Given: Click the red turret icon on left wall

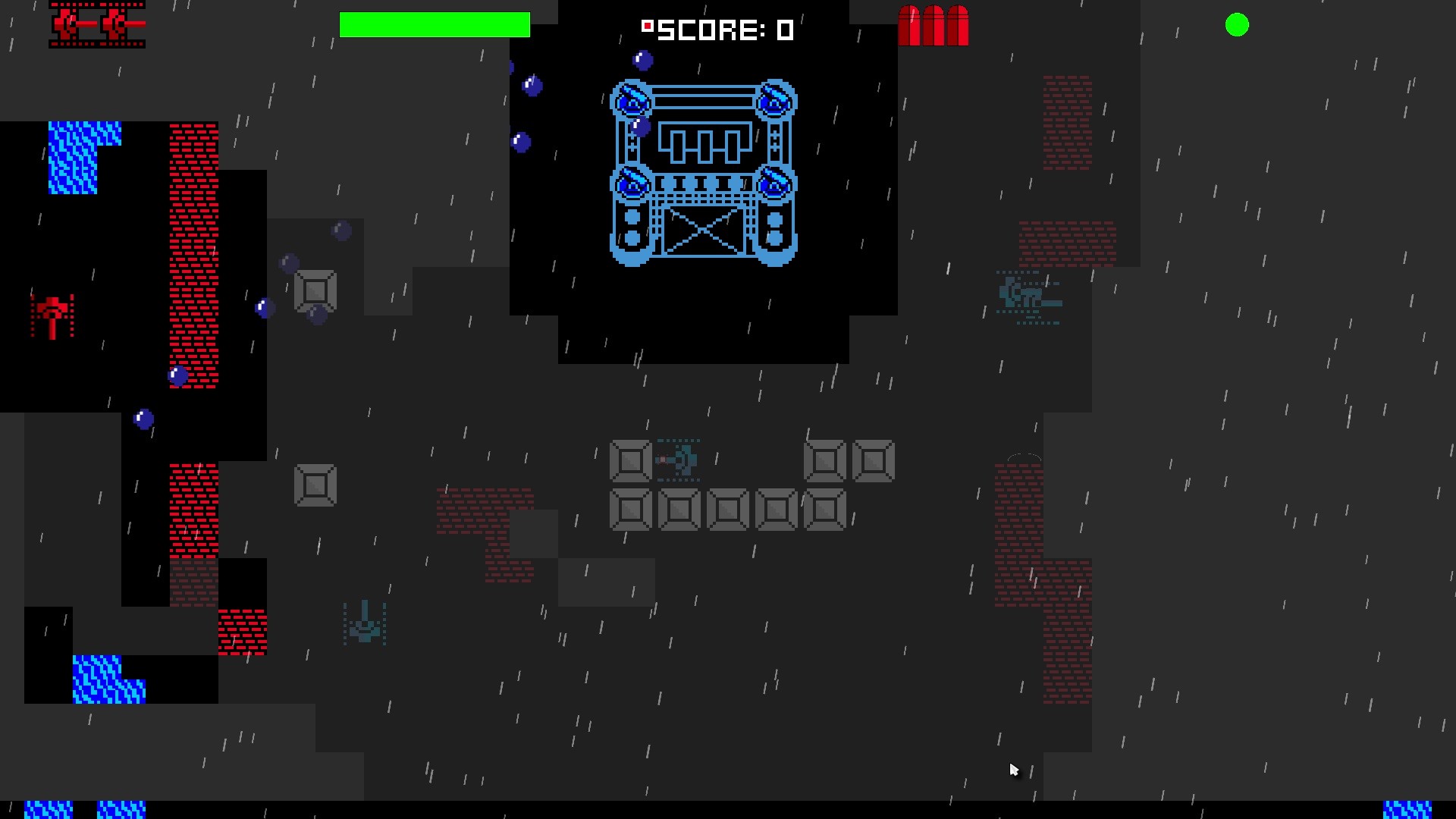Looking at the screenshot, I should [52, 315].
